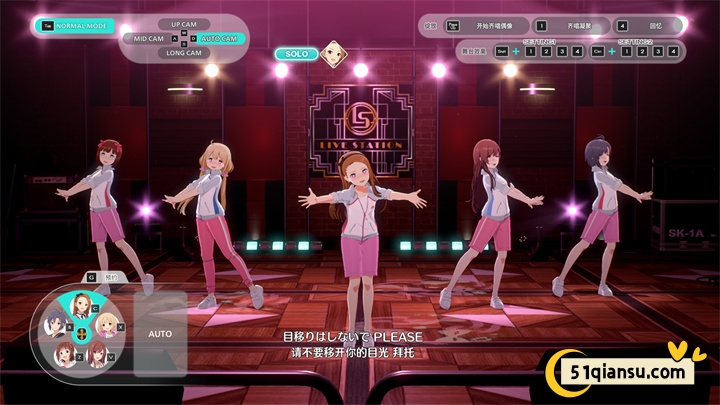Select the solo idol portrait icon
This screenshot has height=405, width=720.
pyautogui.click(x=334, y=53)
